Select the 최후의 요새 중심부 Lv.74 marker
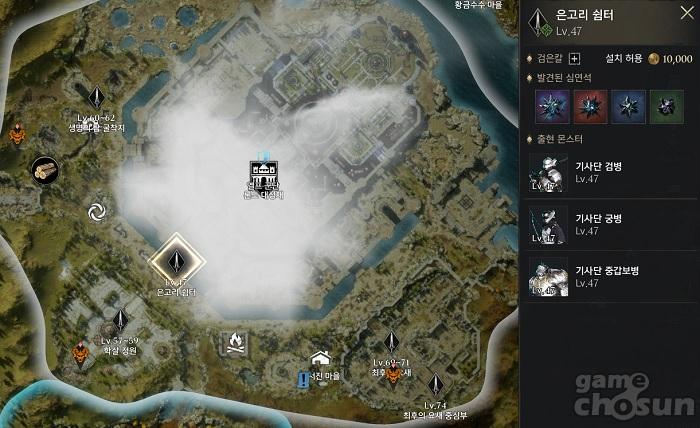 pos(436,385)
